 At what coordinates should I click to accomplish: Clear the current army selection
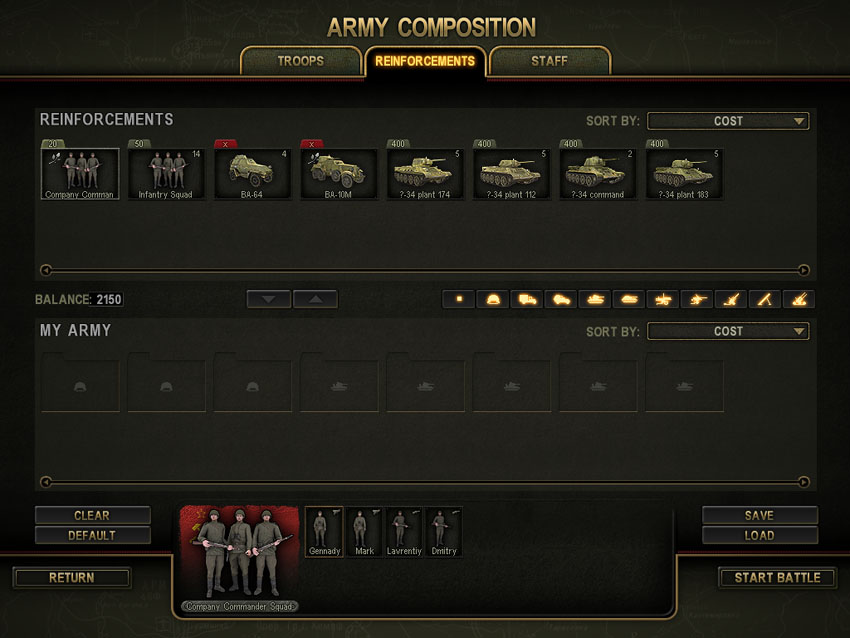tap(92, 515)
